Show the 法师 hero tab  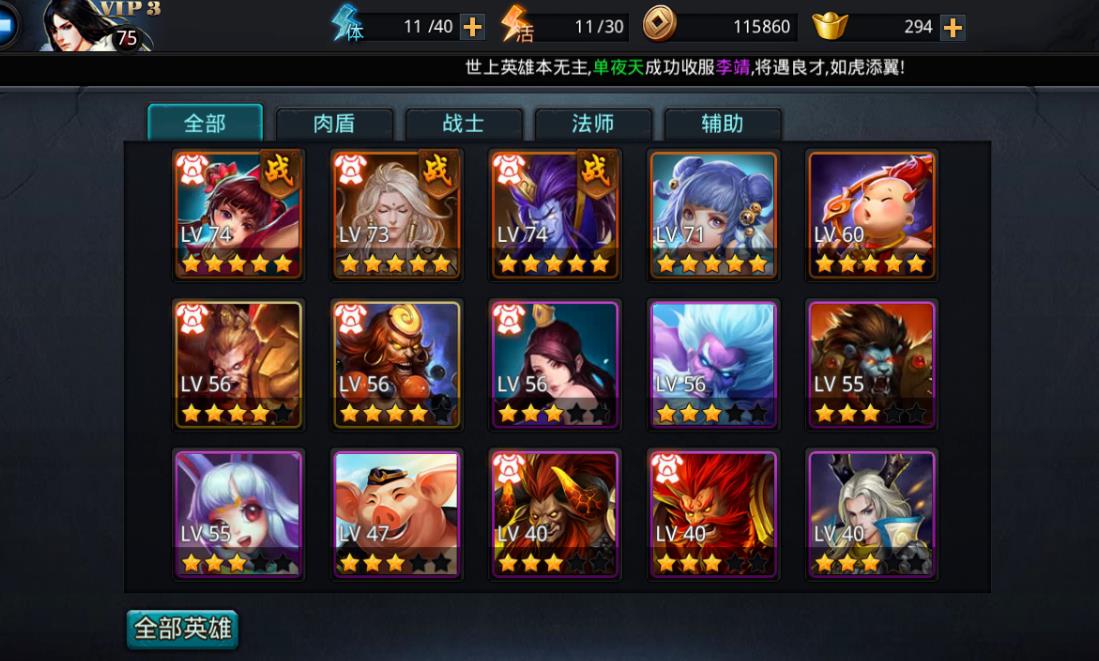click(x=593, y=124)
